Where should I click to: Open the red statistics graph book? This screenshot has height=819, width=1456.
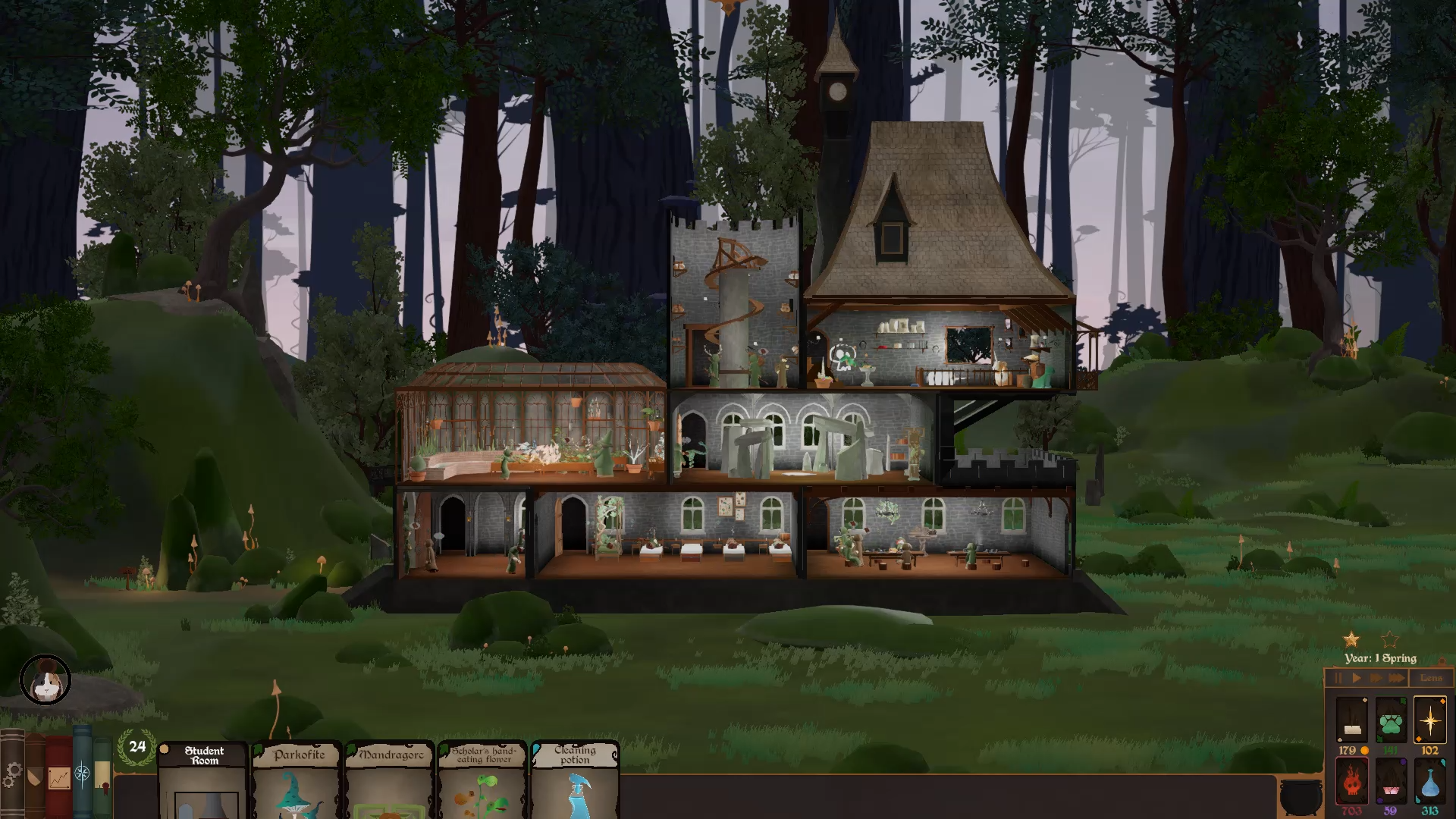(59, 777)
